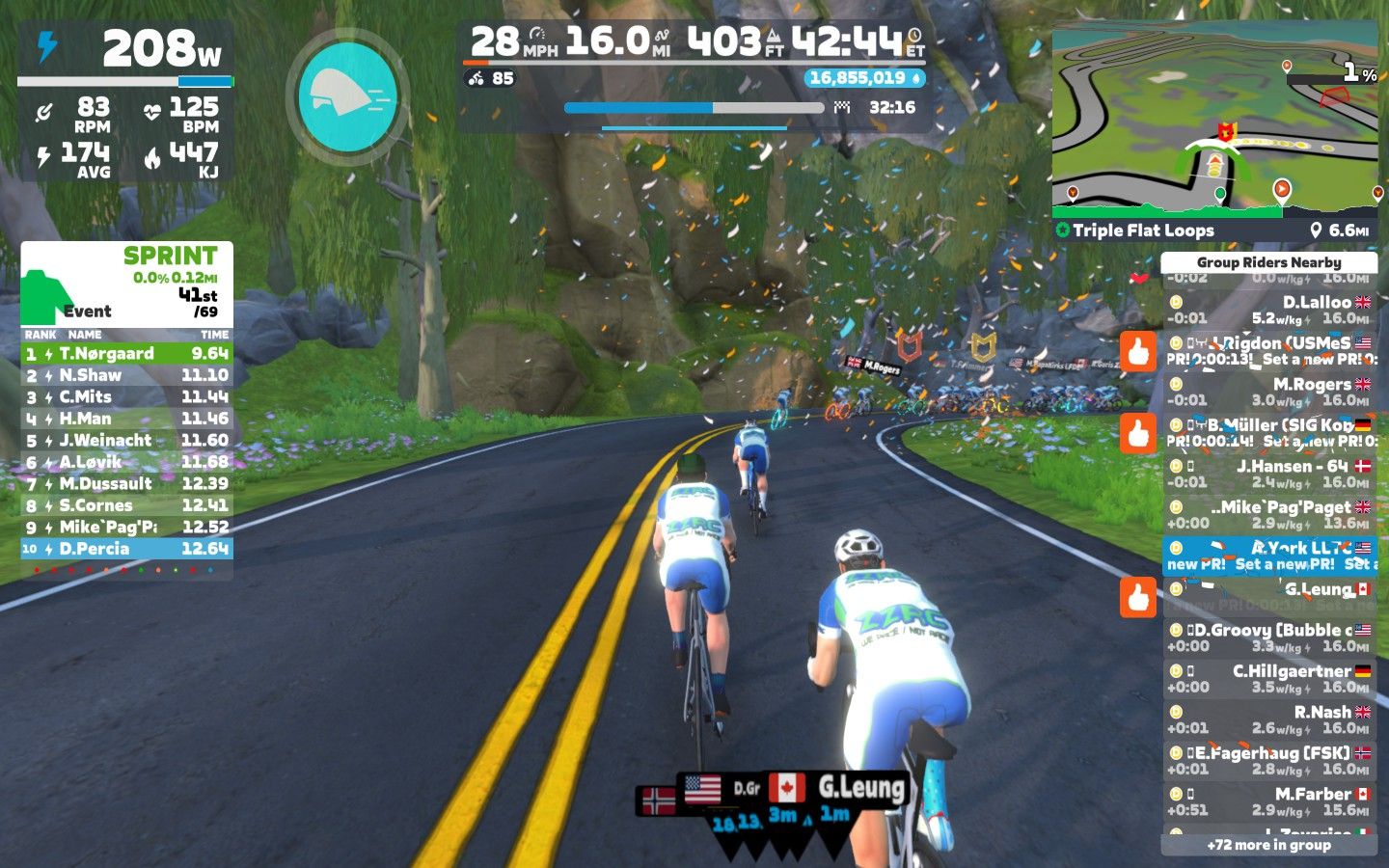This screenshot has width=1389, height=868.
Task: Select R.Nash in the nearby riders list
Action: [1268, 719]
